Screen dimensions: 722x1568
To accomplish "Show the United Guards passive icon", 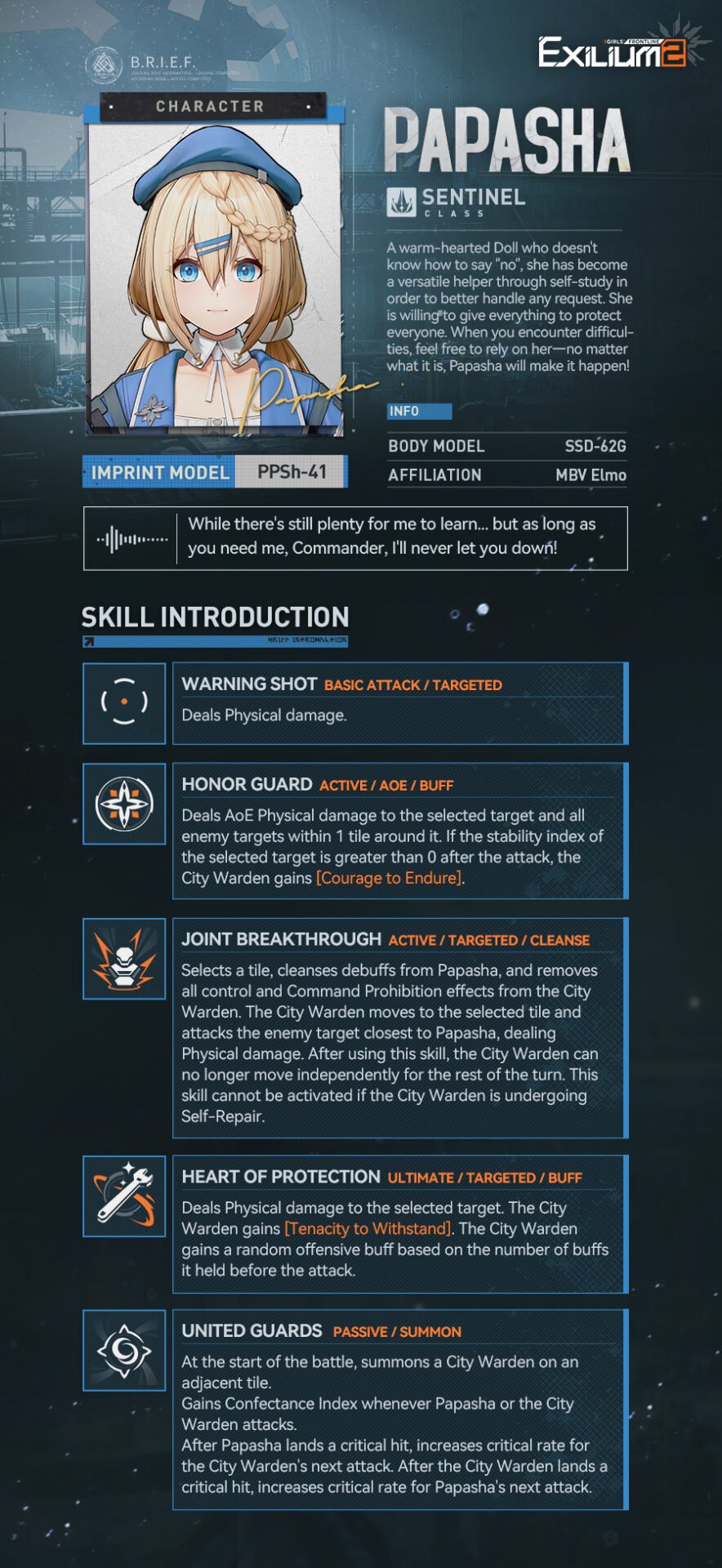I will pyautogui.click(x=124, y=1350).
